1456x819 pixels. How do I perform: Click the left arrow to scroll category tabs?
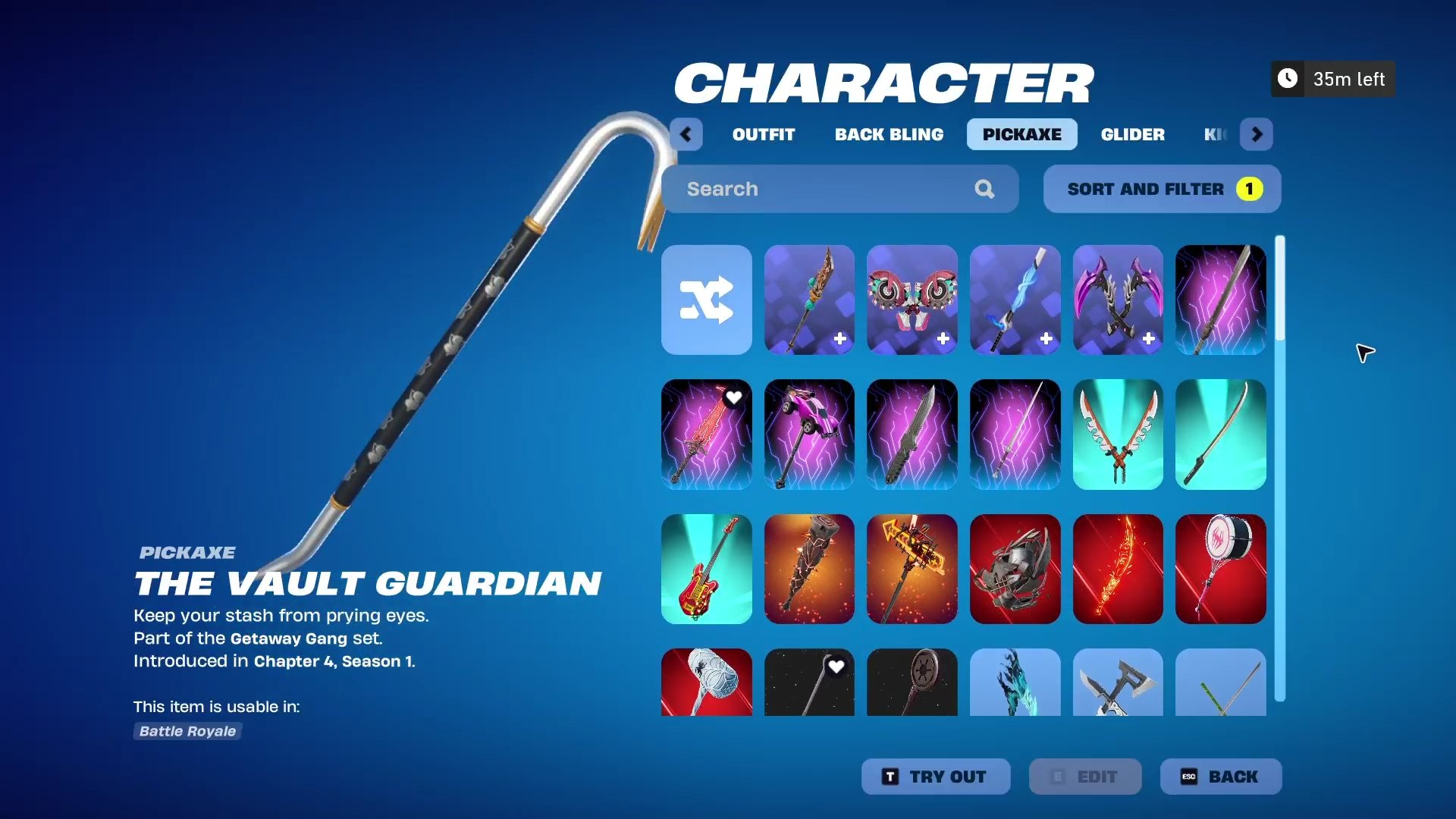(x=686, y=134)
